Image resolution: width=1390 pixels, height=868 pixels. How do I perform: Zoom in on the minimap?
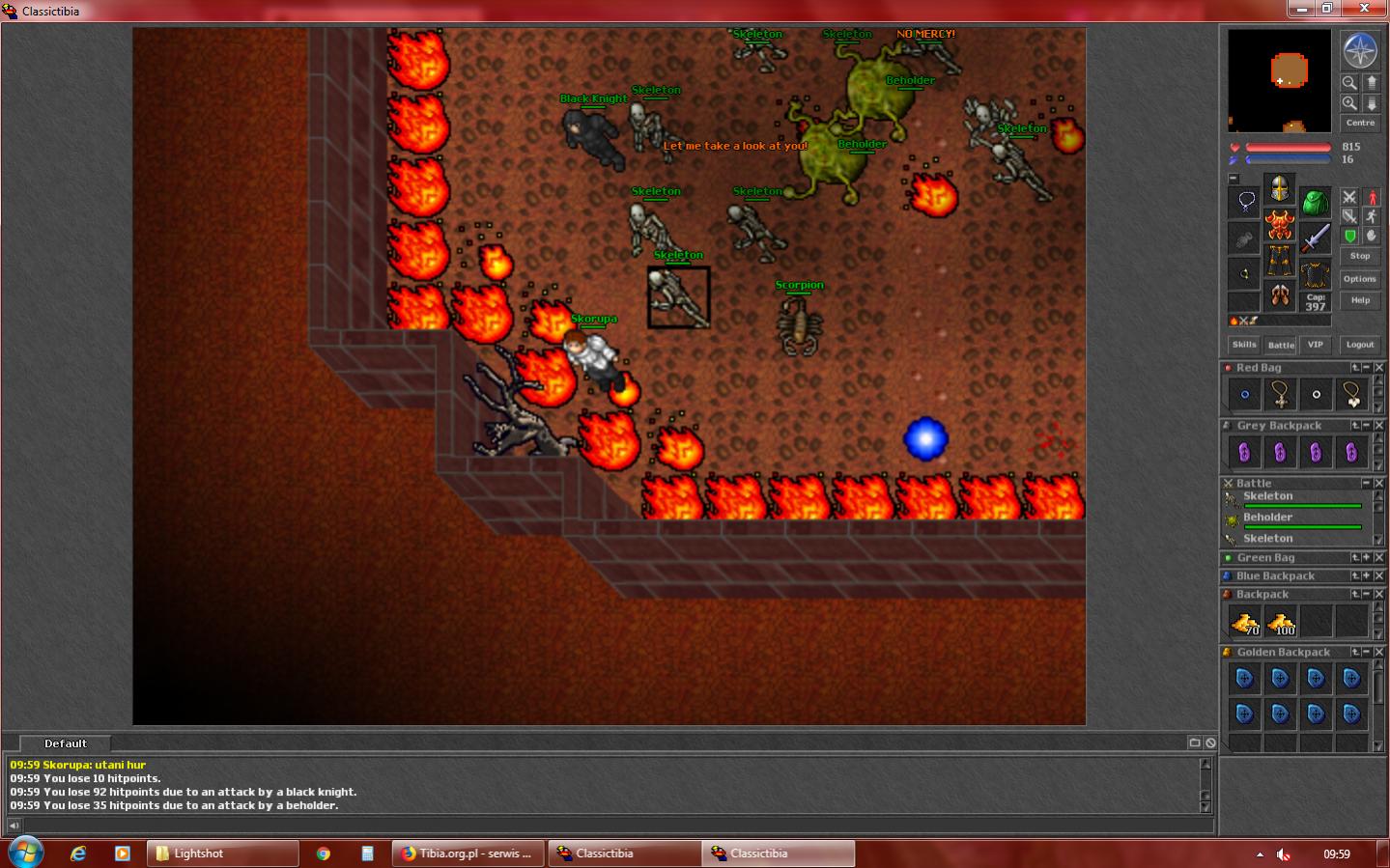[1349, 102]
